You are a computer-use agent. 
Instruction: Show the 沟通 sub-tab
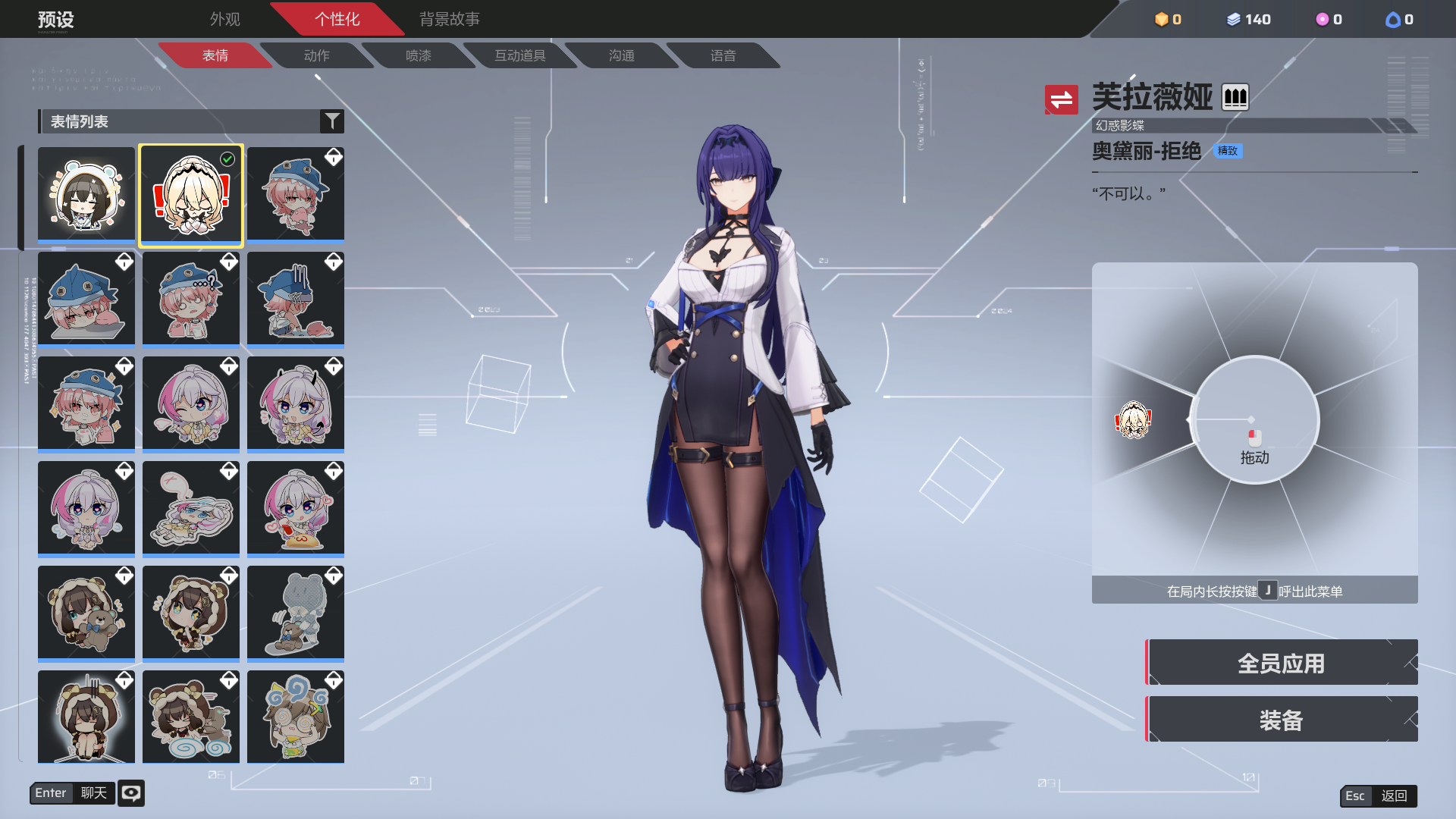pyautogui.click(x=621, y=55)
